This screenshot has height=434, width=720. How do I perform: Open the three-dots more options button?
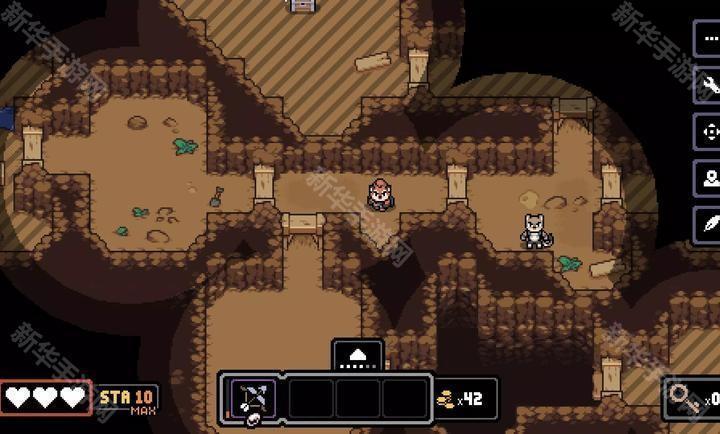[x=709, y=38]
